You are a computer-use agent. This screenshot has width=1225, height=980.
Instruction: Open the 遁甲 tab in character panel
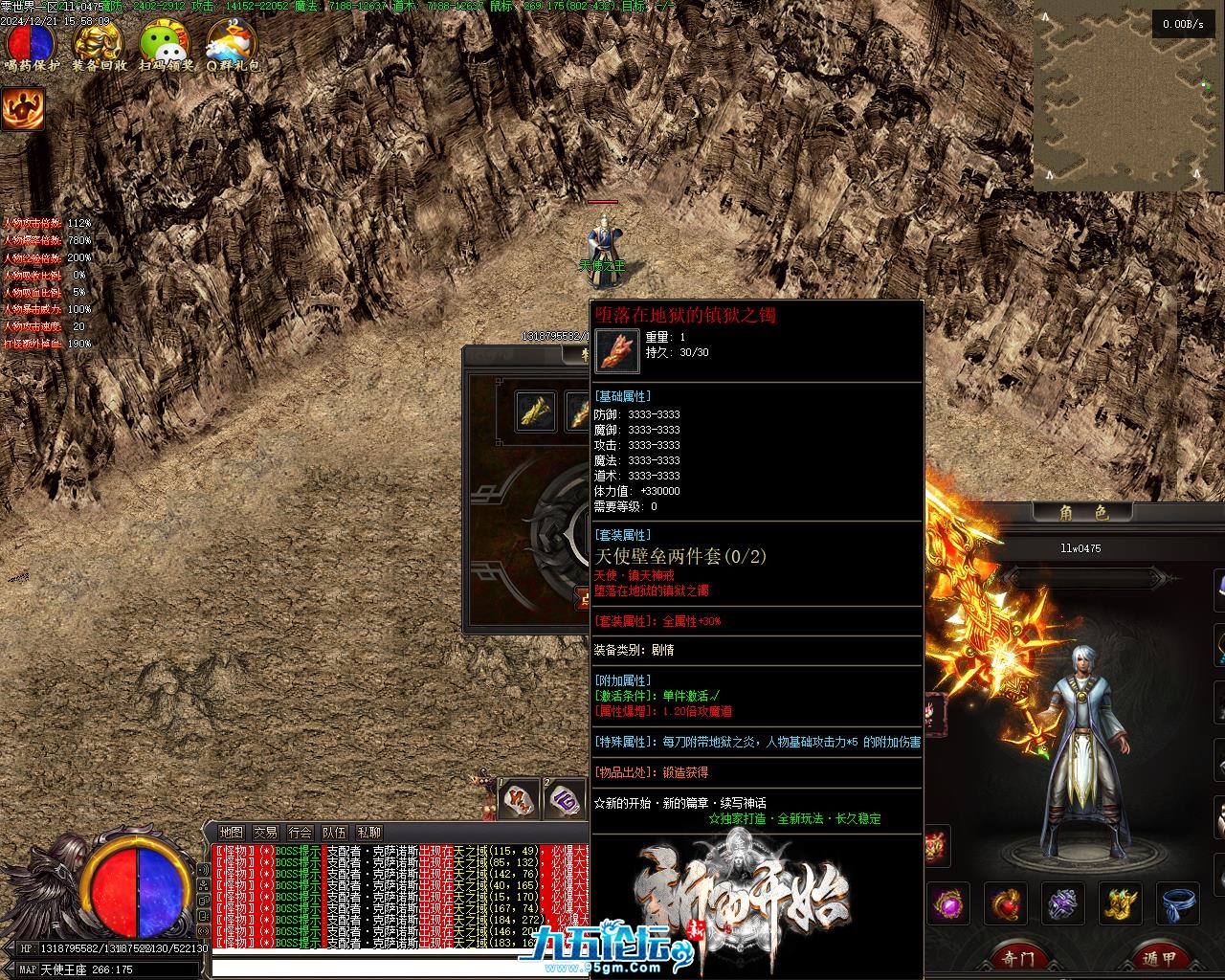1159,957
